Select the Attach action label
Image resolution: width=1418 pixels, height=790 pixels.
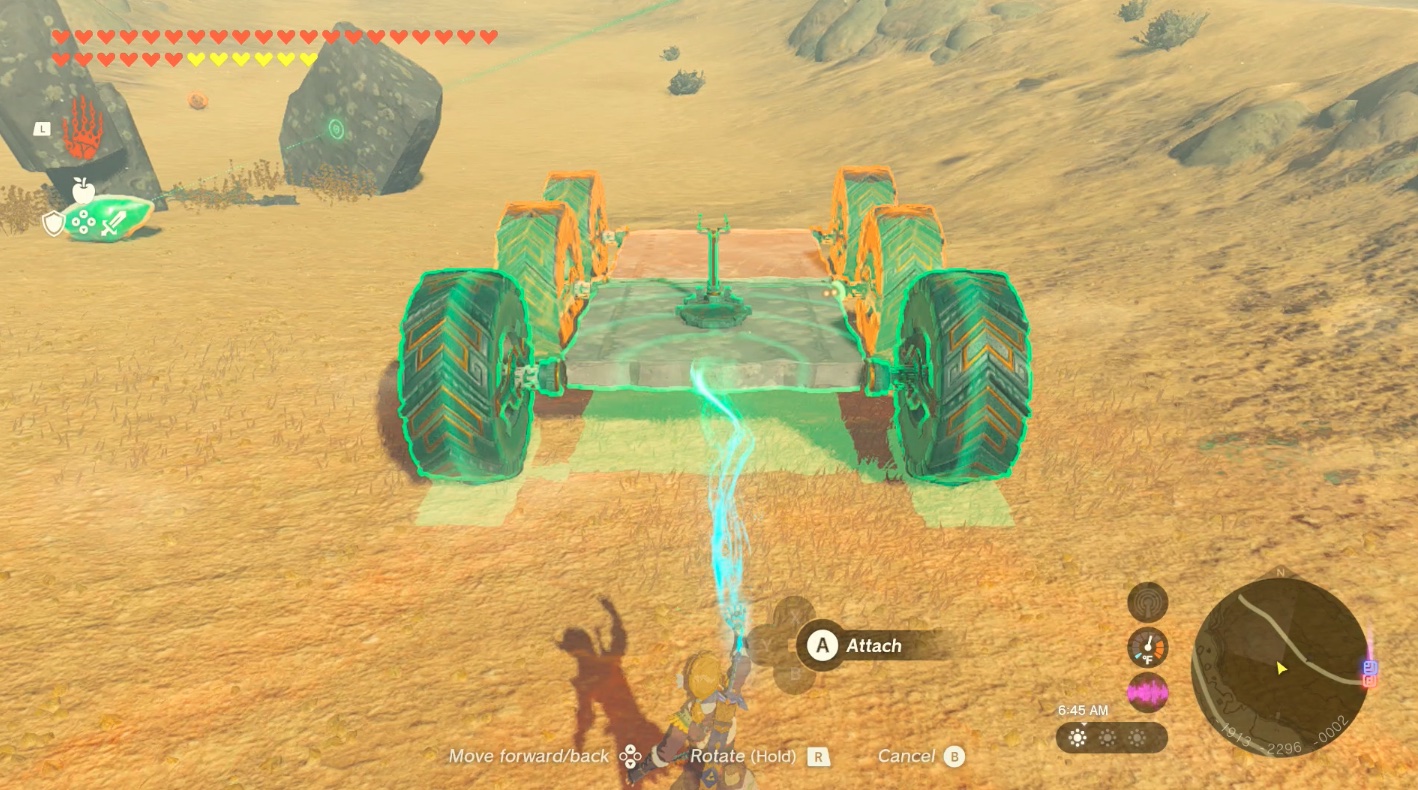[x=873, y=646]
